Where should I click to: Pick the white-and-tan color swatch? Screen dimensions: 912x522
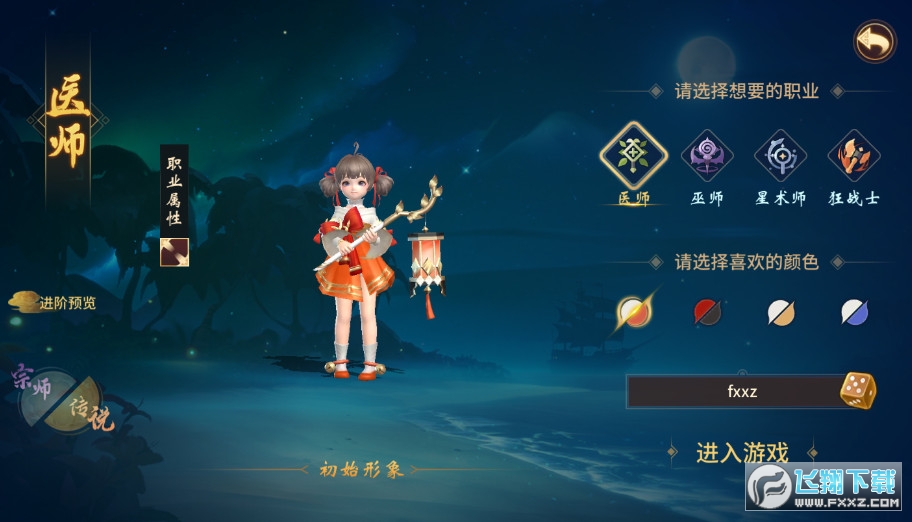tap(781, 312)
